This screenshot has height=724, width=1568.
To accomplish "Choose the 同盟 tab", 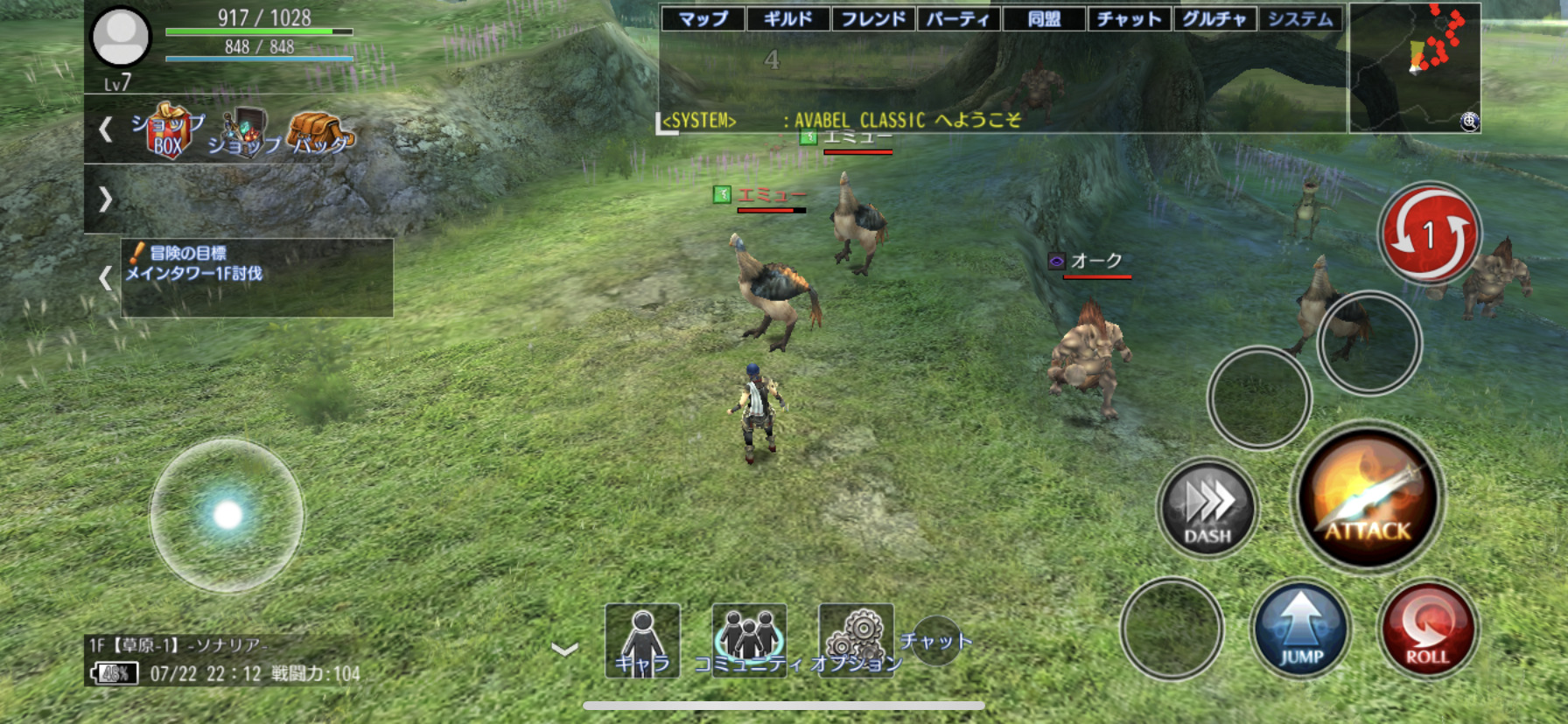I will [1044, 18].
